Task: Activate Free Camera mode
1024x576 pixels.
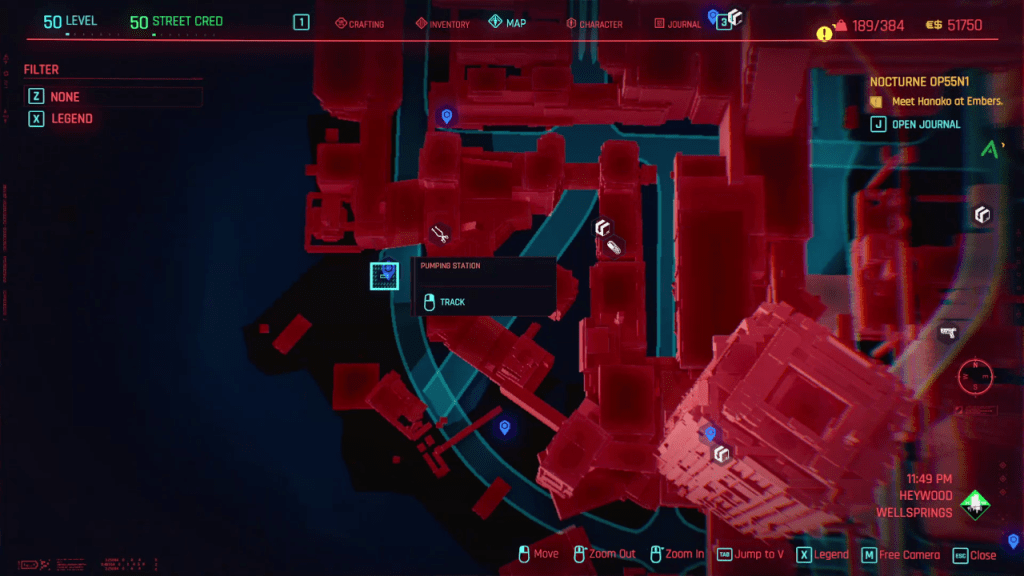Action: tap(901, 555)
